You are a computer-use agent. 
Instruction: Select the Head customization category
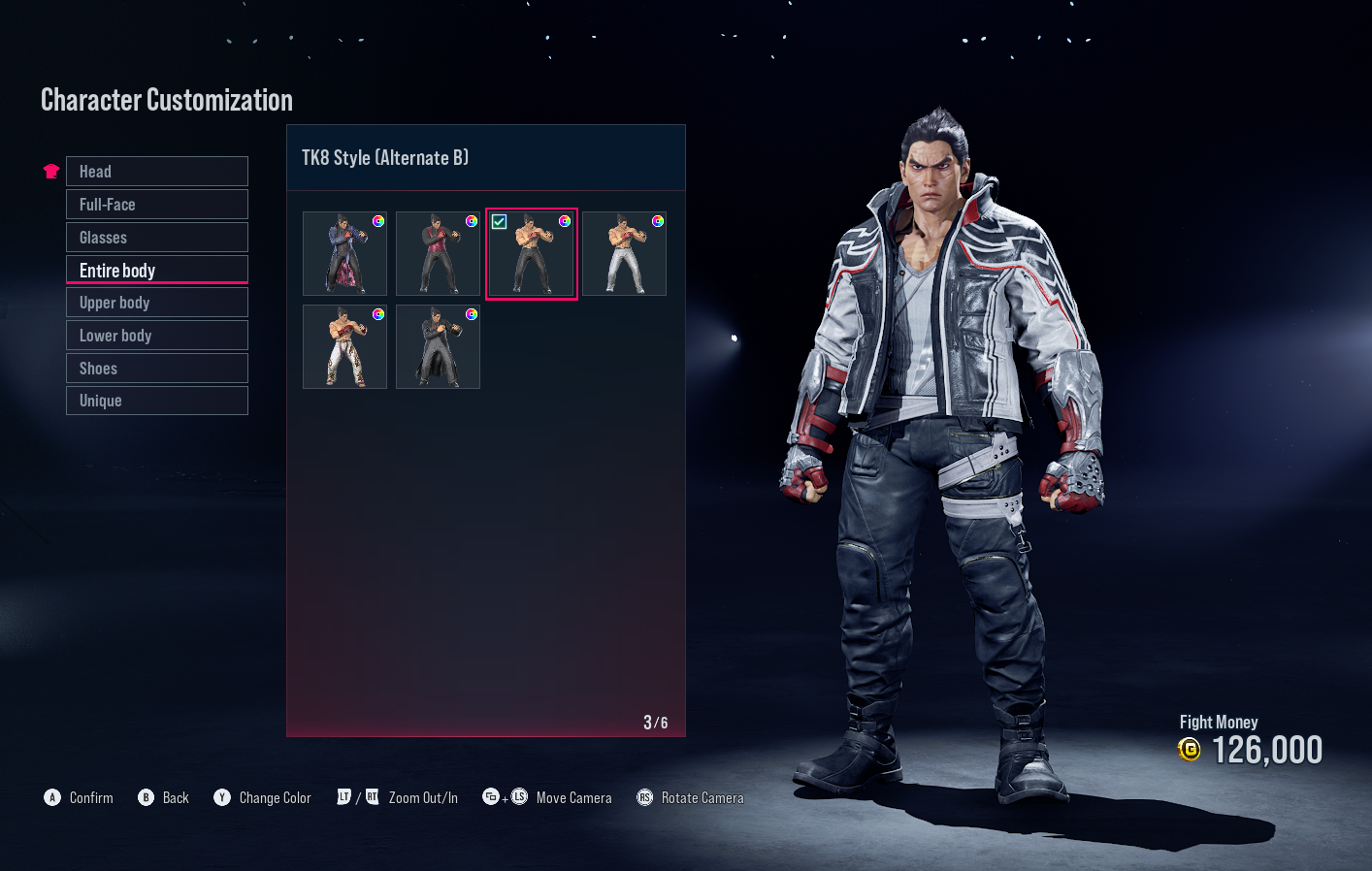156,171
